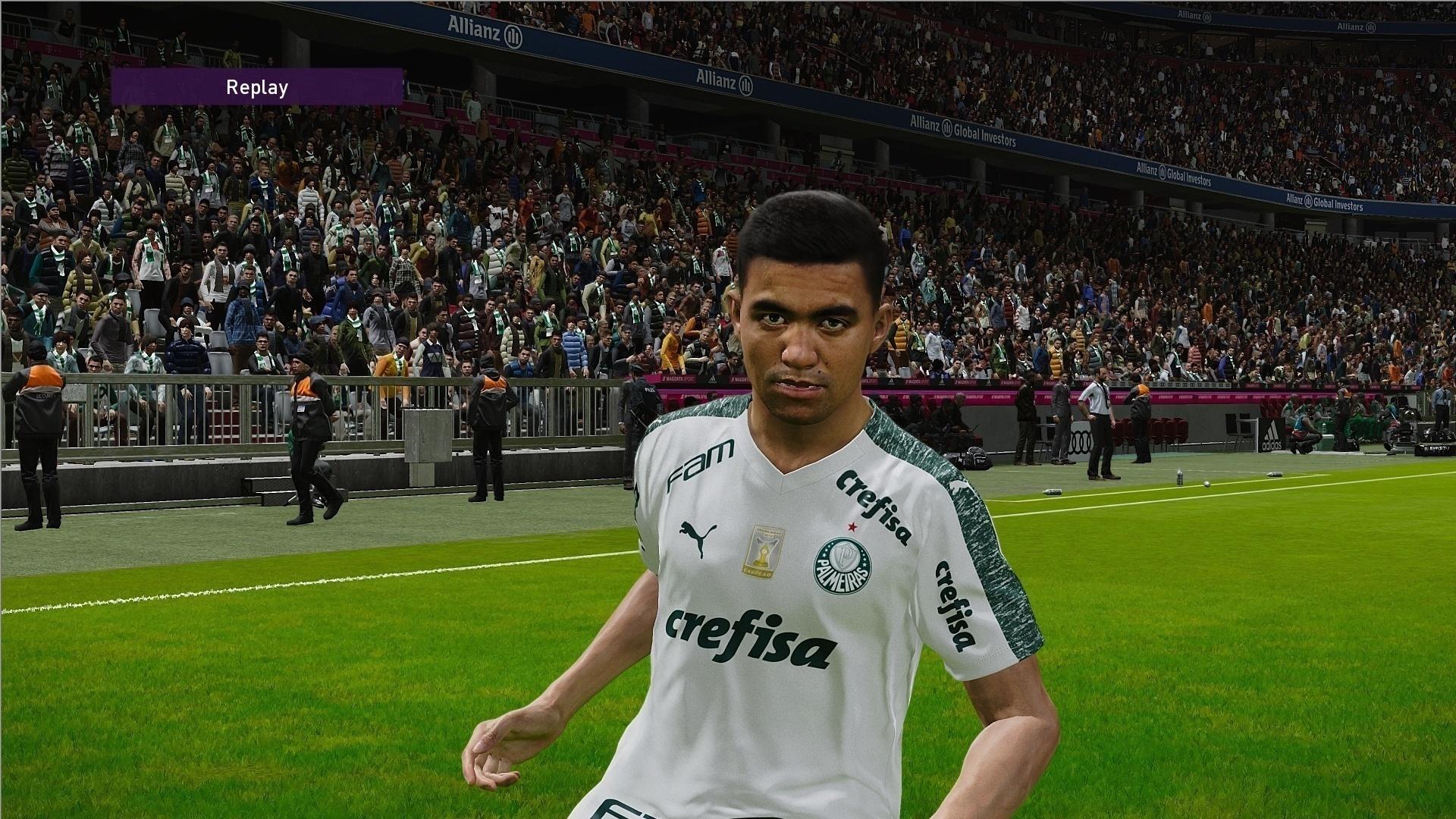Image resolution: width=1456 pixels, height=819 pixels.
Task: Select the Palmeiras crest on the jersey
Action: point(842,567)
